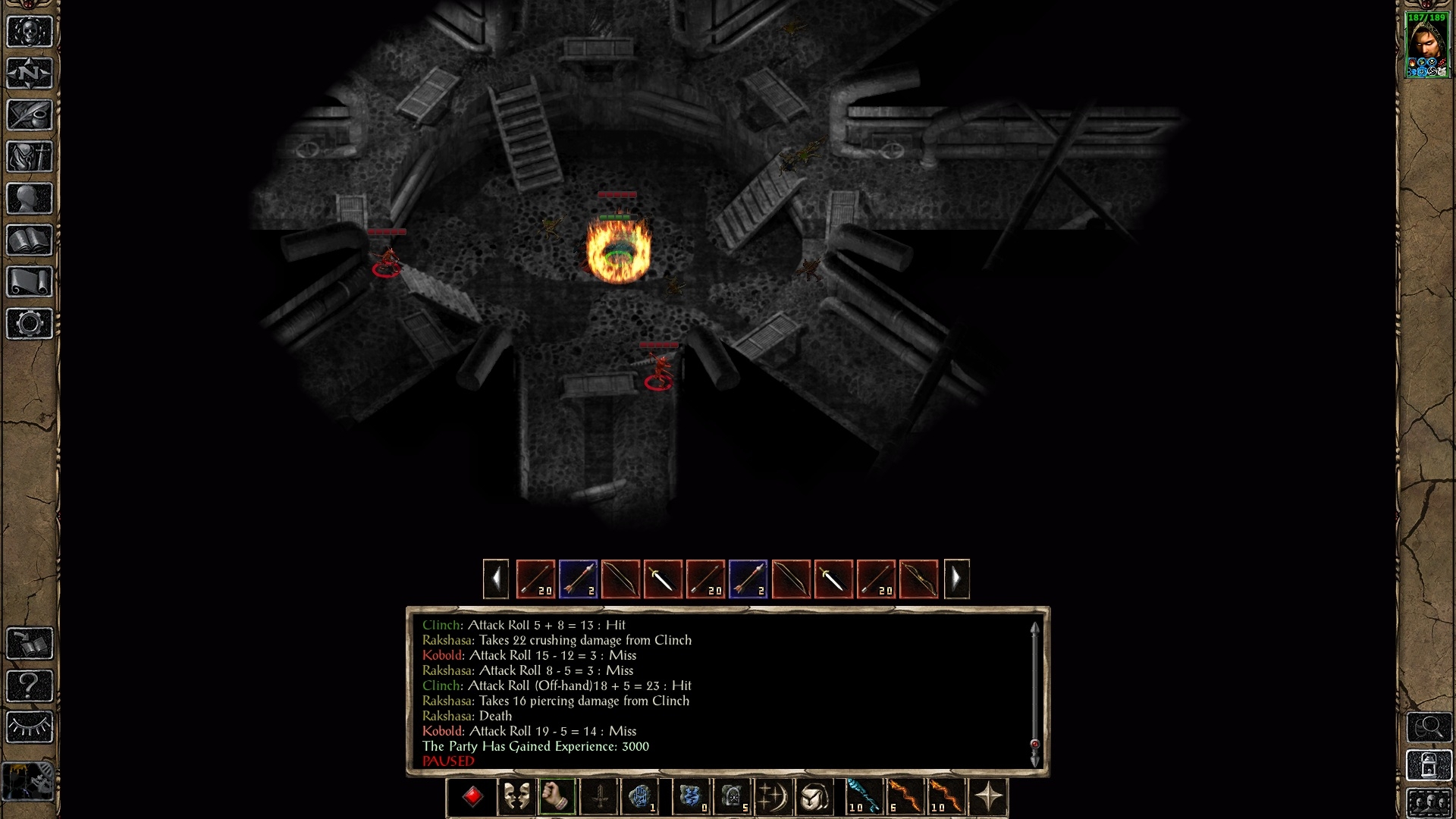The height and width of the screenshot is (819, 1456).
Task: Open the question mark help button
Action: [x=30, y=686]
